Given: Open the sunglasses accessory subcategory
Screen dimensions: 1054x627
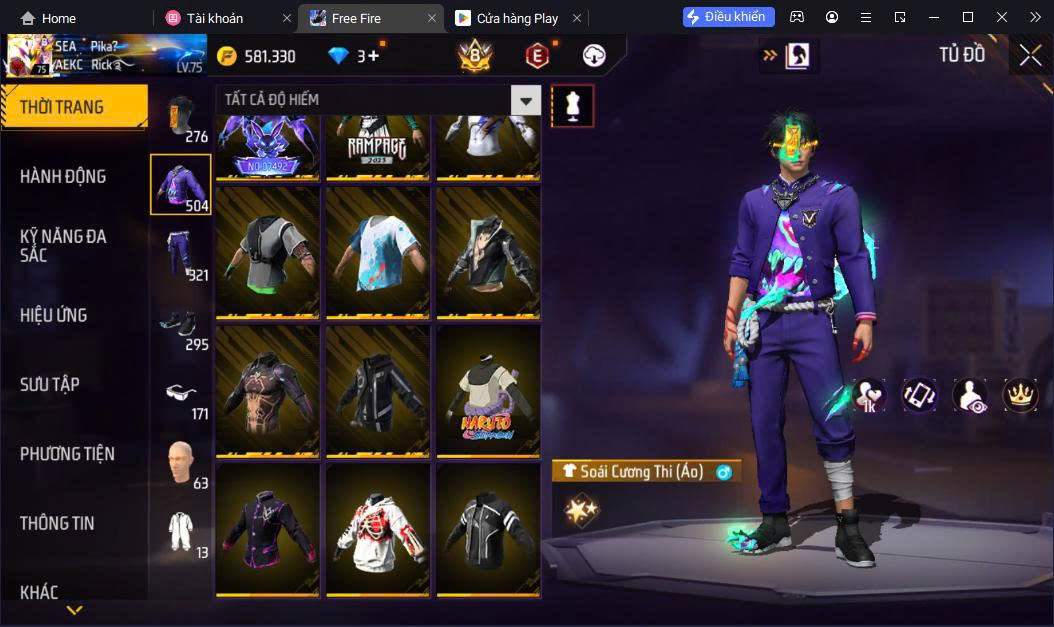Looking at the screenshot, I should (x=181, y=392).
